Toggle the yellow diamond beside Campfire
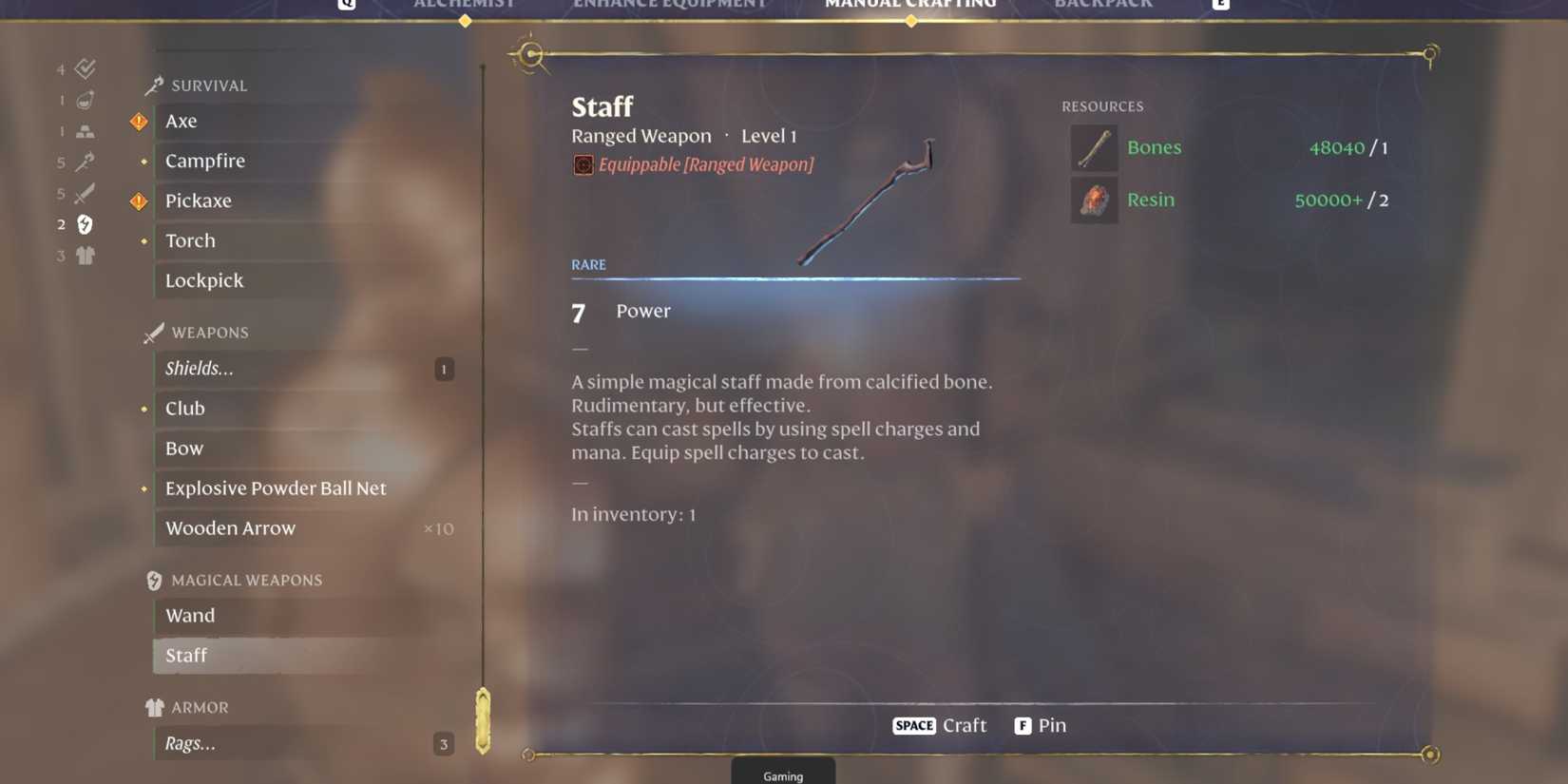This screenshot has height=784, width=1568. (143, 161)
